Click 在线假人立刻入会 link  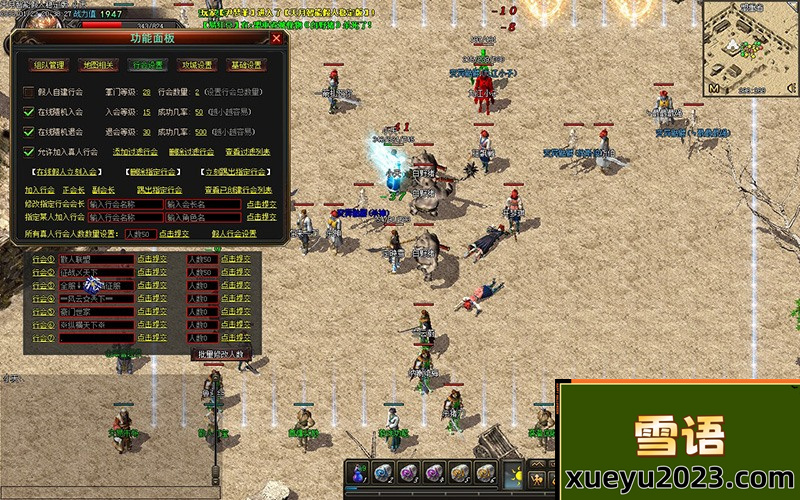coord(68,172)
